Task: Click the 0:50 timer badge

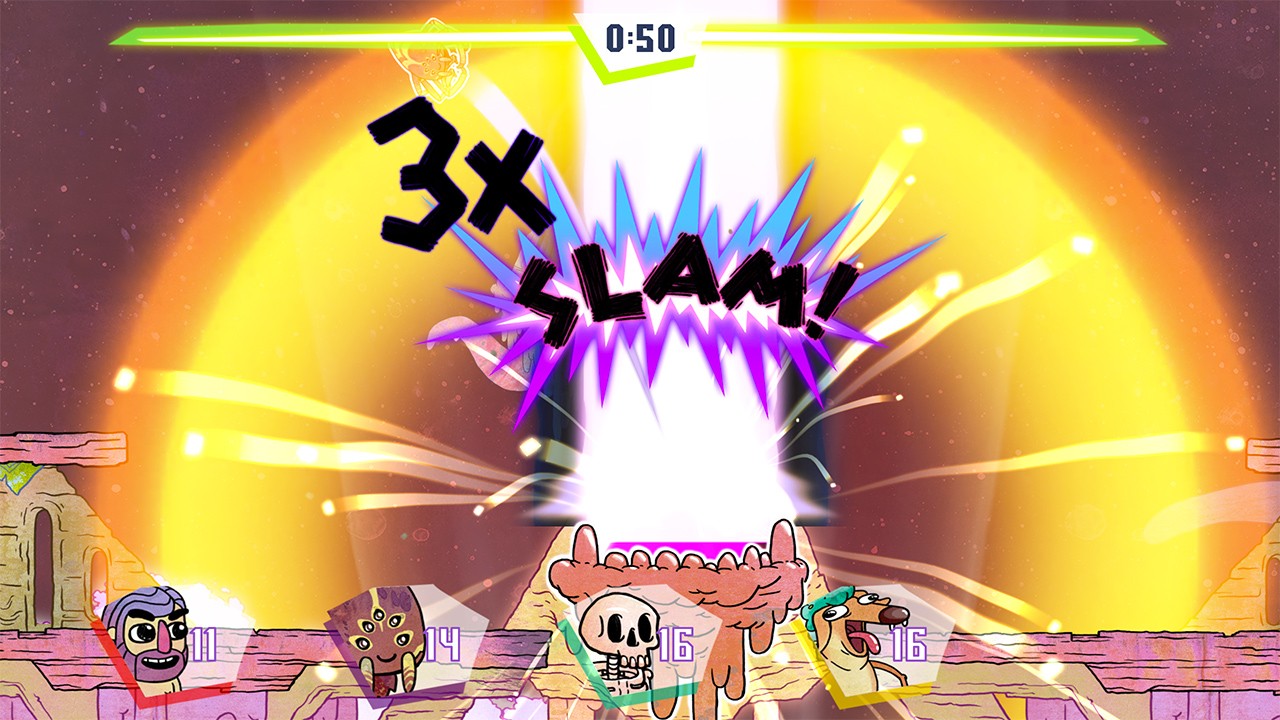Action: click(640, 38)
